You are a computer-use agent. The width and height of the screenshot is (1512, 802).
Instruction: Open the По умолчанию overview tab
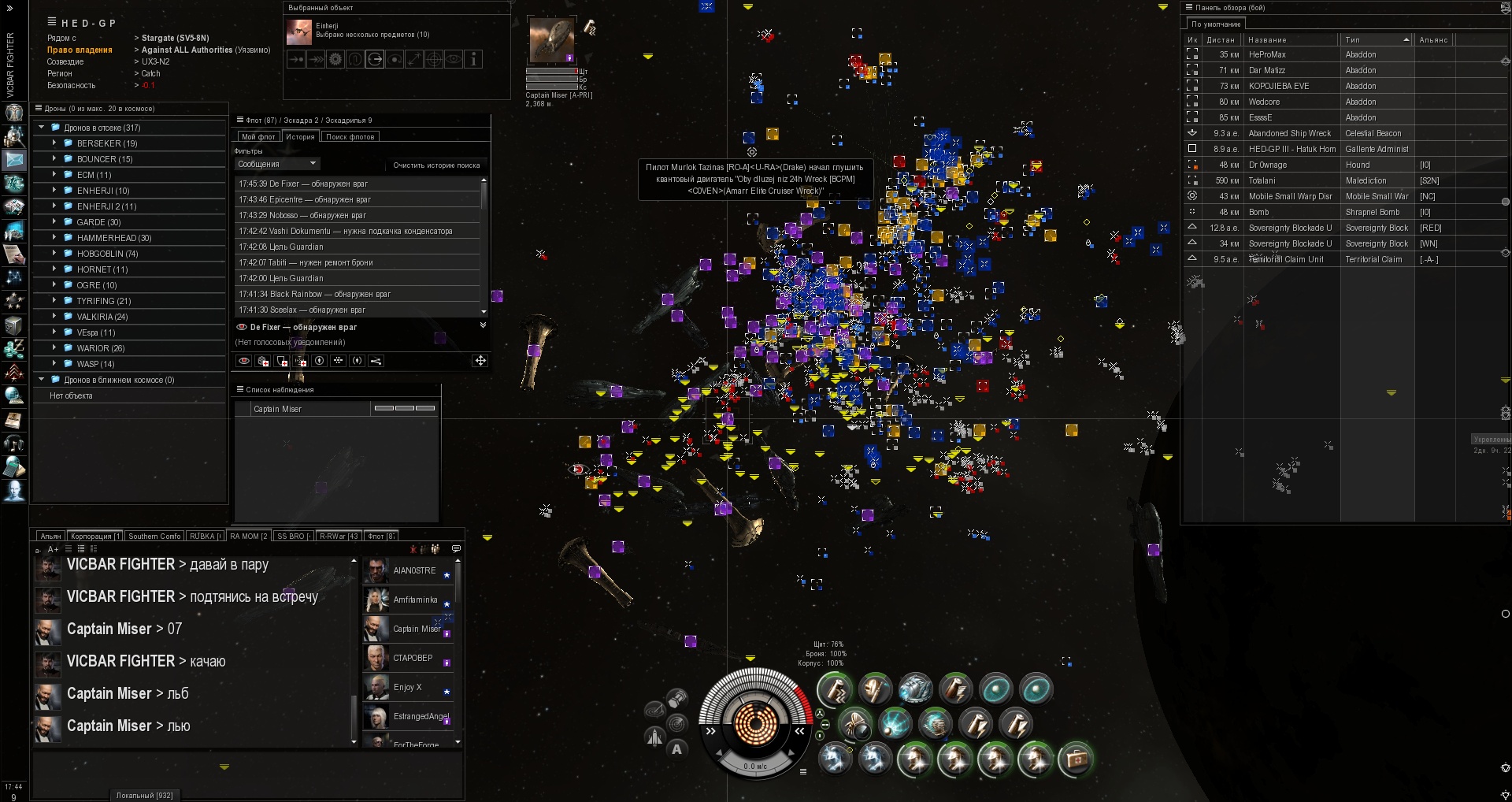(1216, 24)
